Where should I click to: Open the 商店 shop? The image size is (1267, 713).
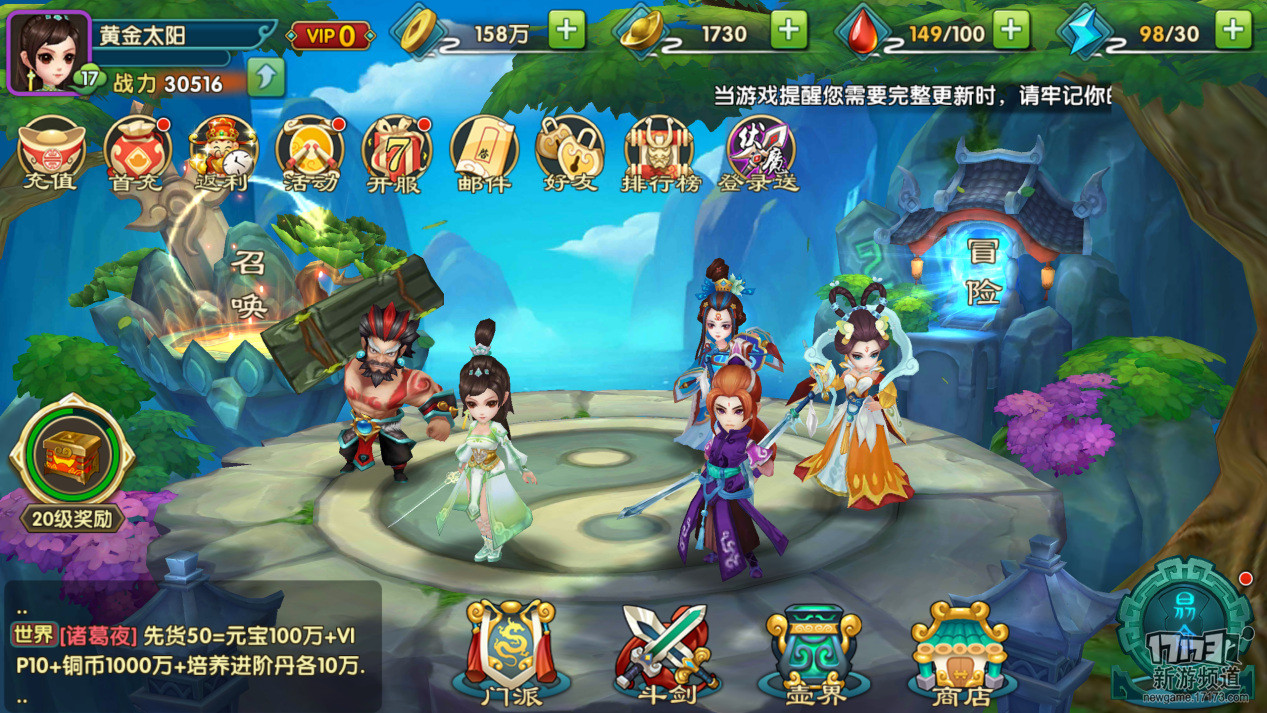point(958,650)
